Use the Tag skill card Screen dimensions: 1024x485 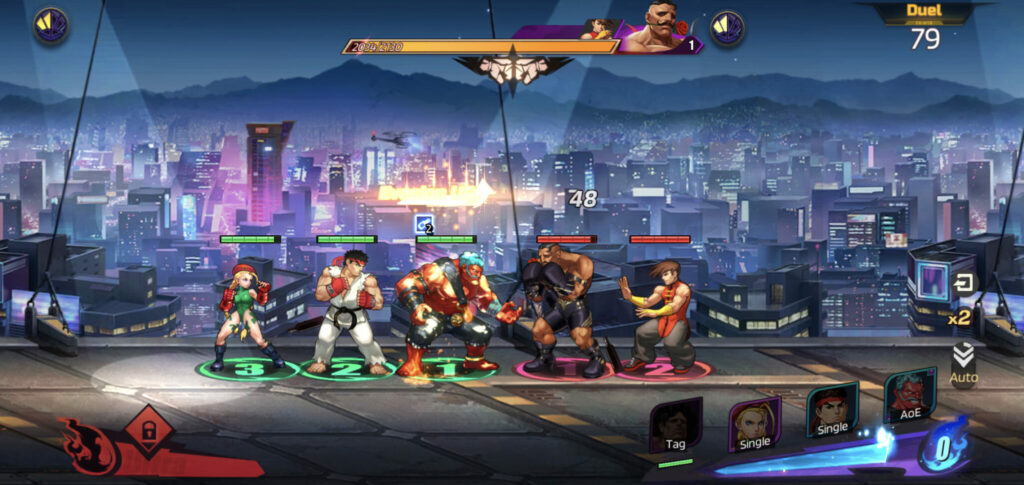[675, 427]
